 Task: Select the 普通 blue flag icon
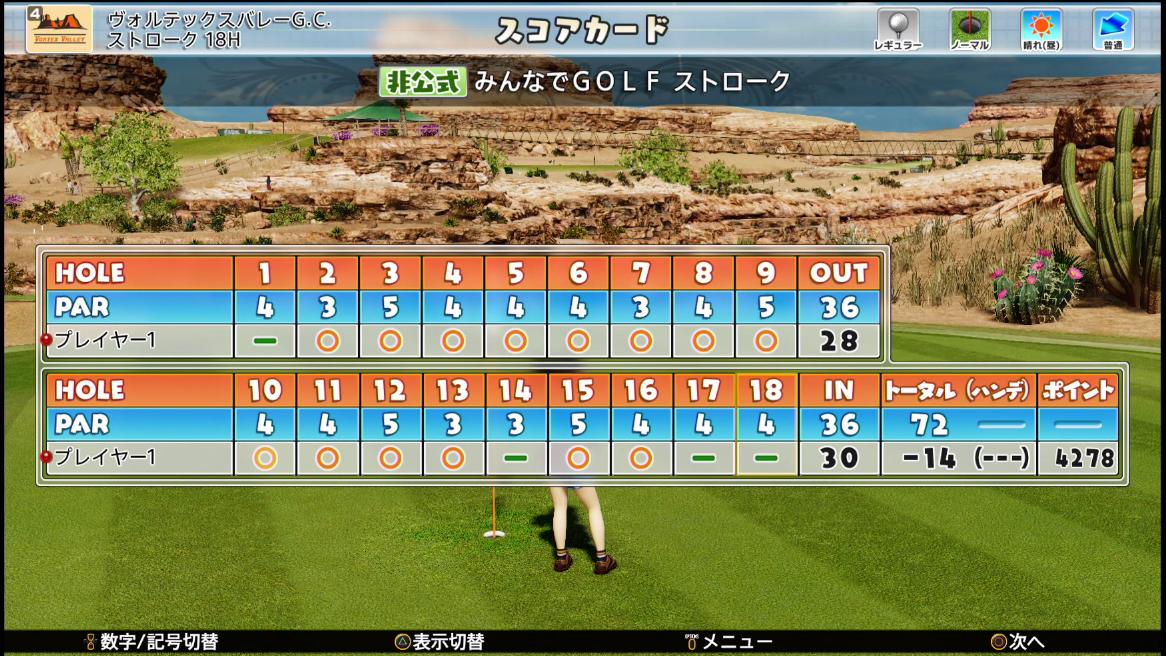1113,26
